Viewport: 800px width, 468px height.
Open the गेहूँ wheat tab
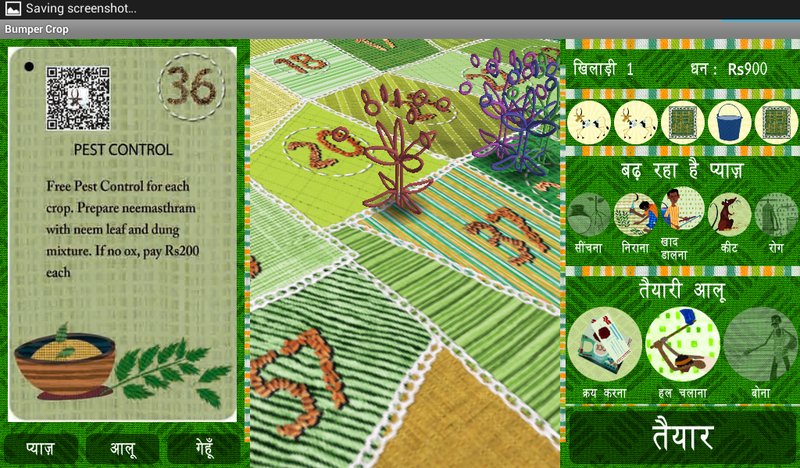[204, 448]
